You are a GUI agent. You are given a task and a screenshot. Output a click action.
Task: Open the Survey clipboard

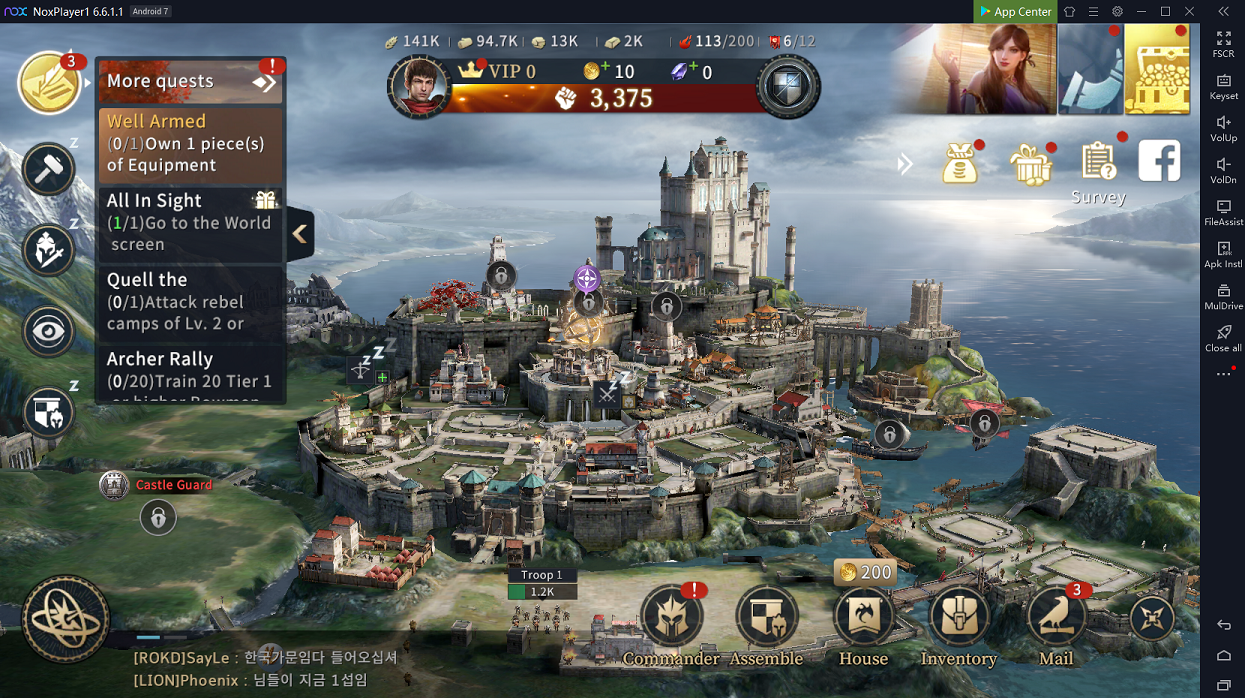(x=1098, y=163)
